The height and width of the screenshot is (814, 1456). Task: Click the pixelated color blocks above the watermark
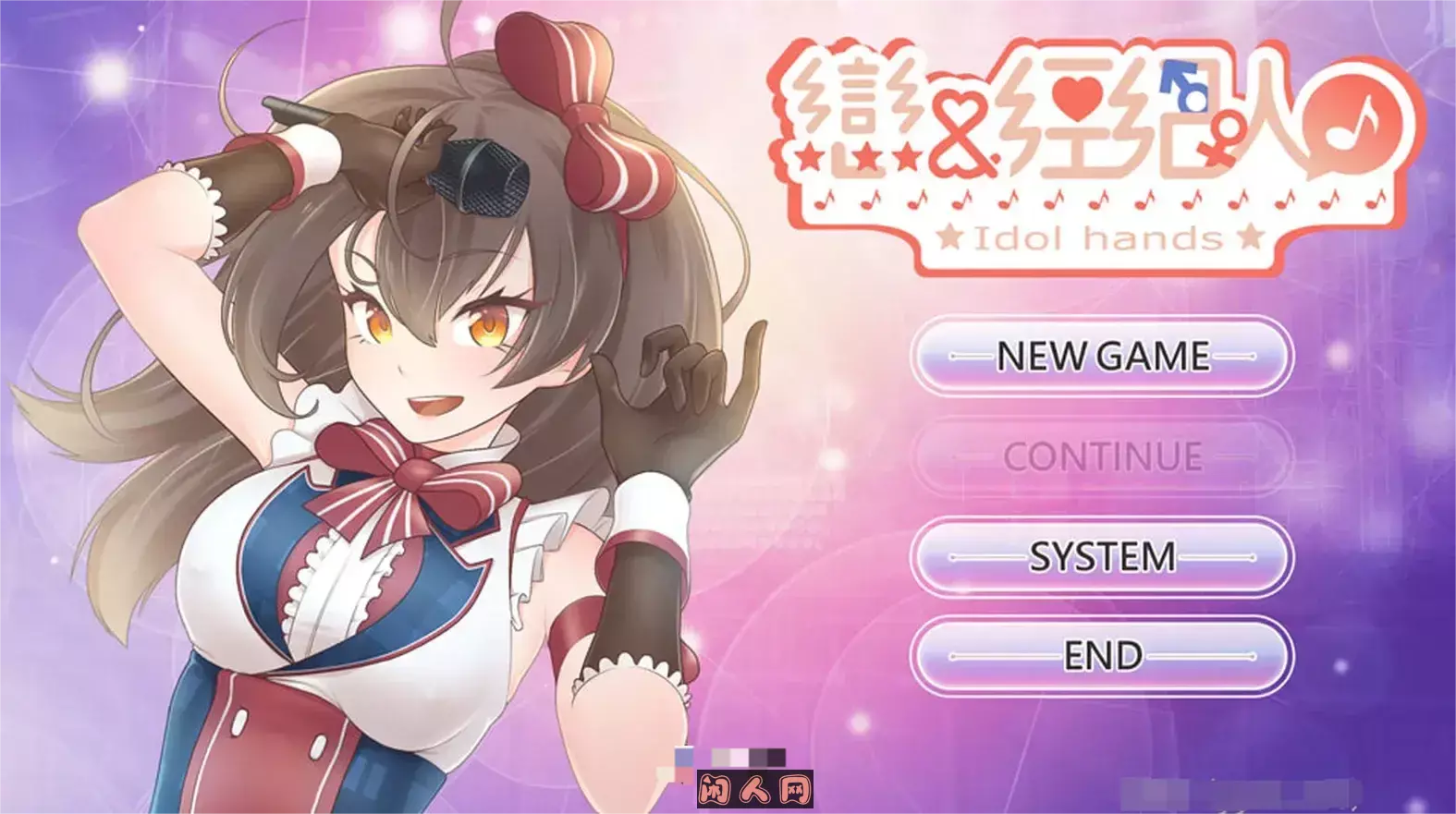click(x=749, y=756)
